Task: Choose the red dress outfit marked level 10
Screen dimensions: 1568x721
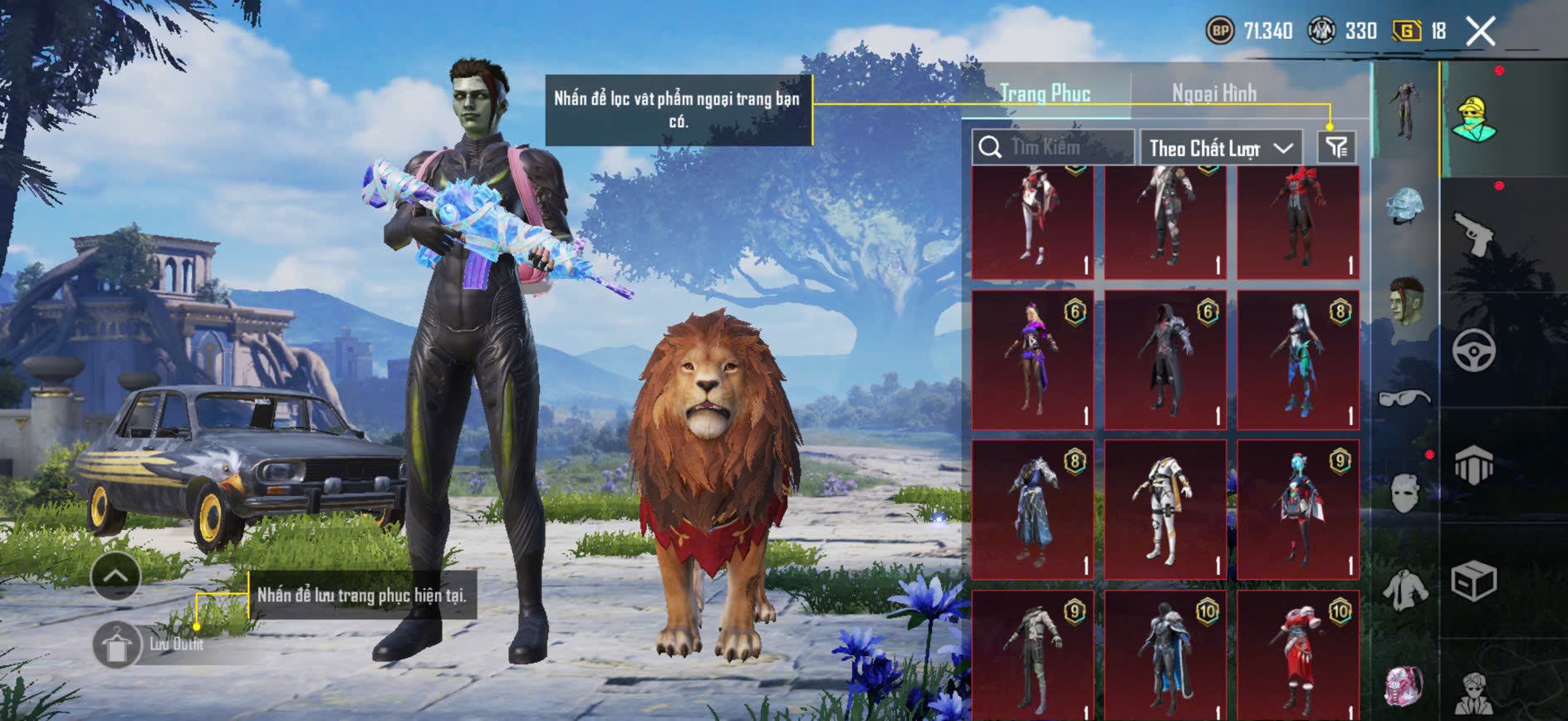Action: coord(1297,656)
